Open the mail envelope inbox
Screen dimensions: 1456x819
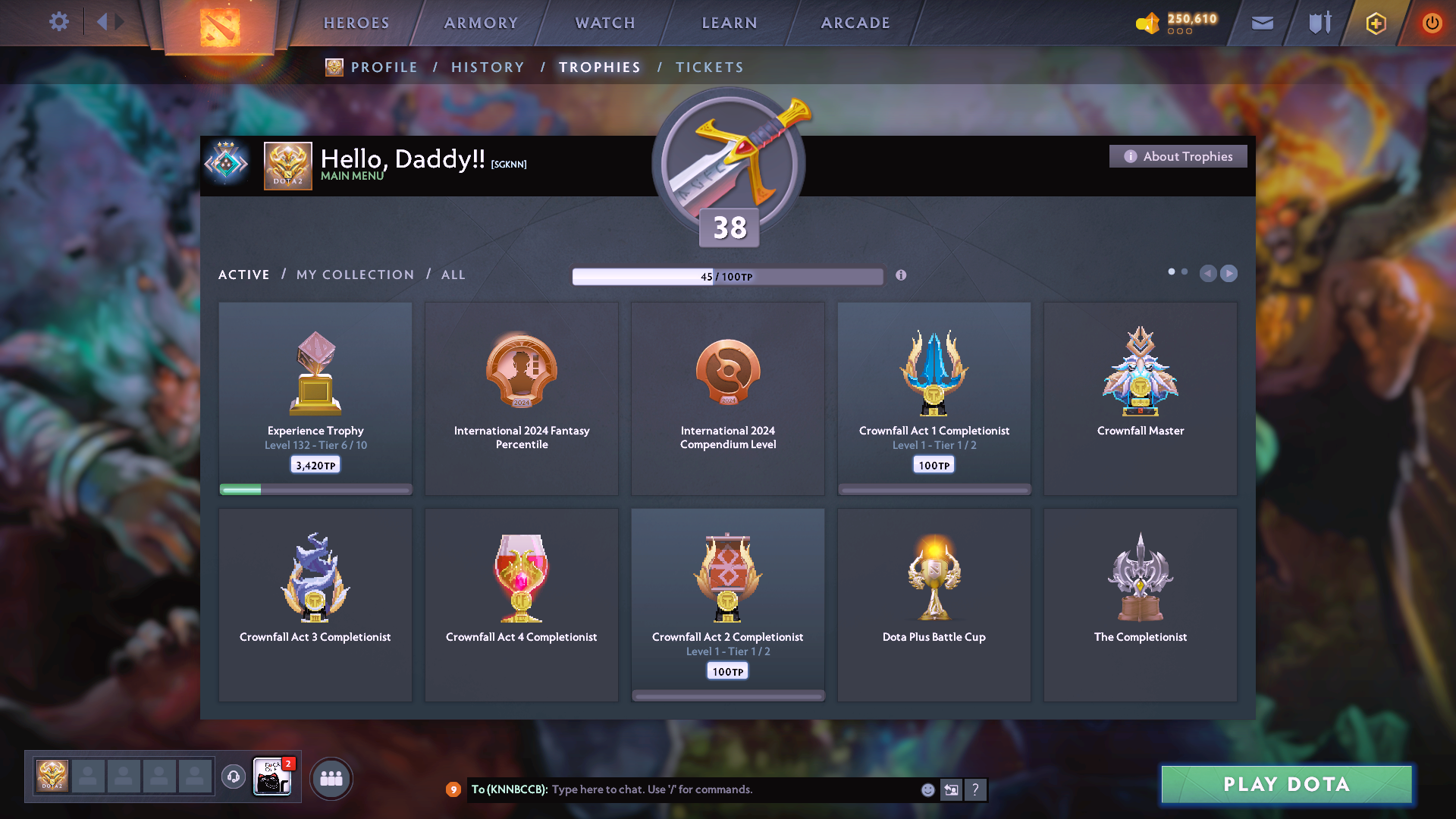click(x=1262, y=23)
